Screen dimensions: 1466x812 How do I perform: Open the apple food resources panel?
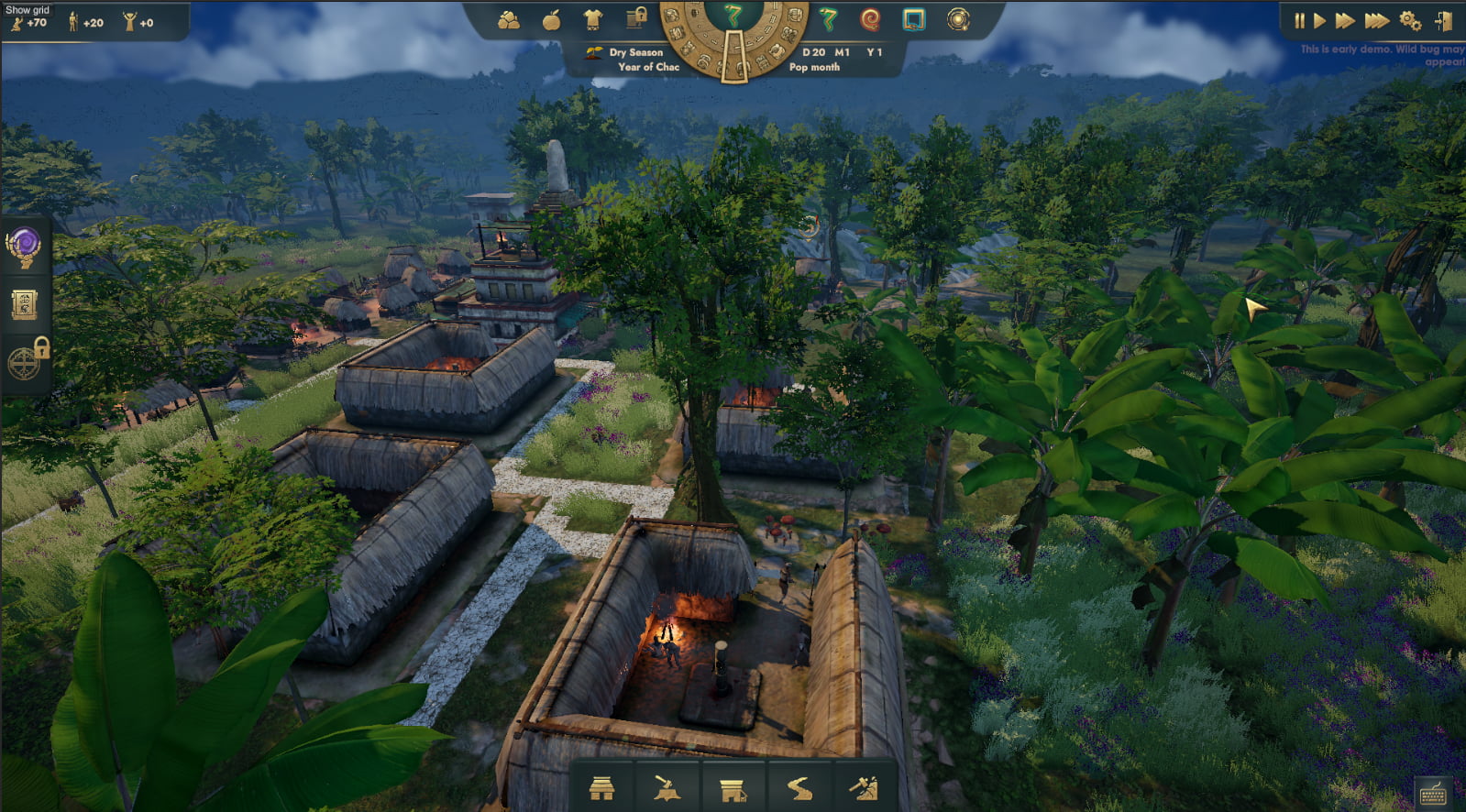[551, 20]
